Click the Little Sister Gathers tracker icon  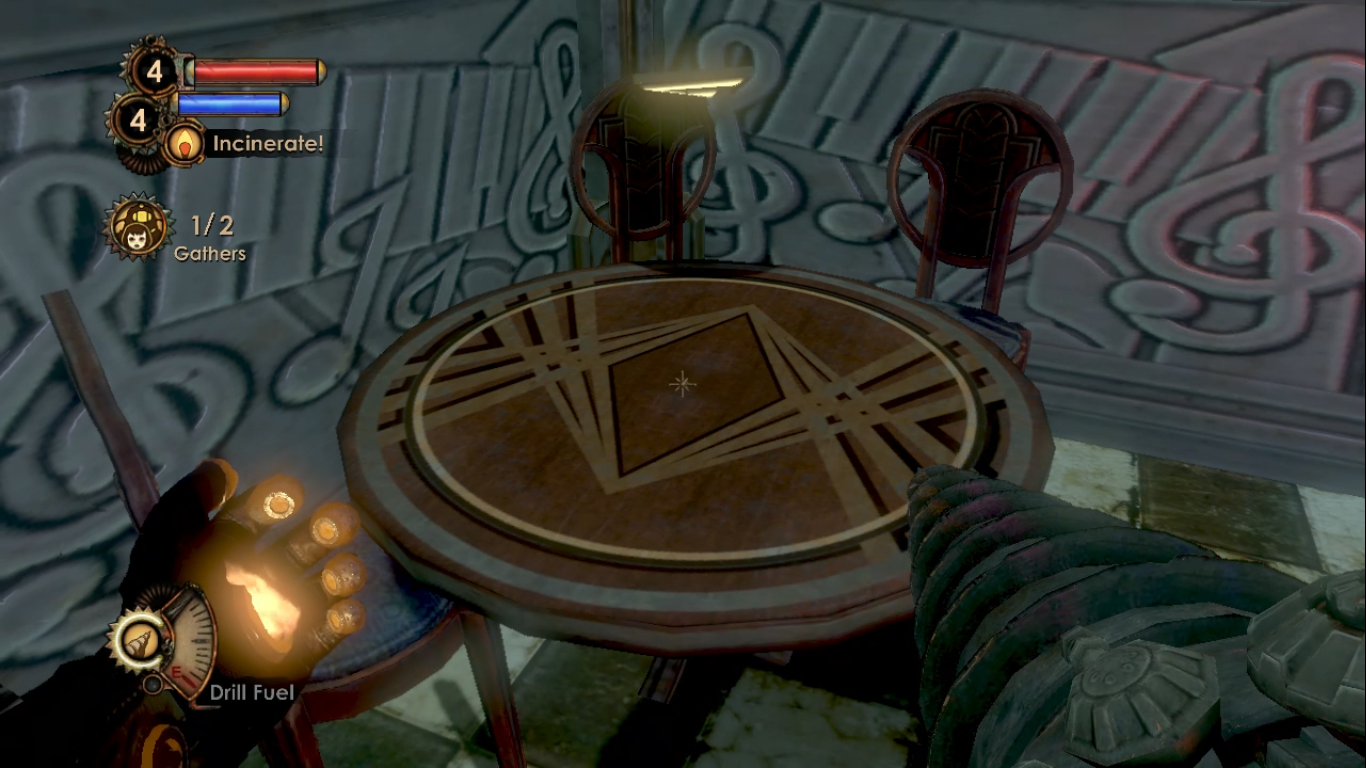(137, 227)
